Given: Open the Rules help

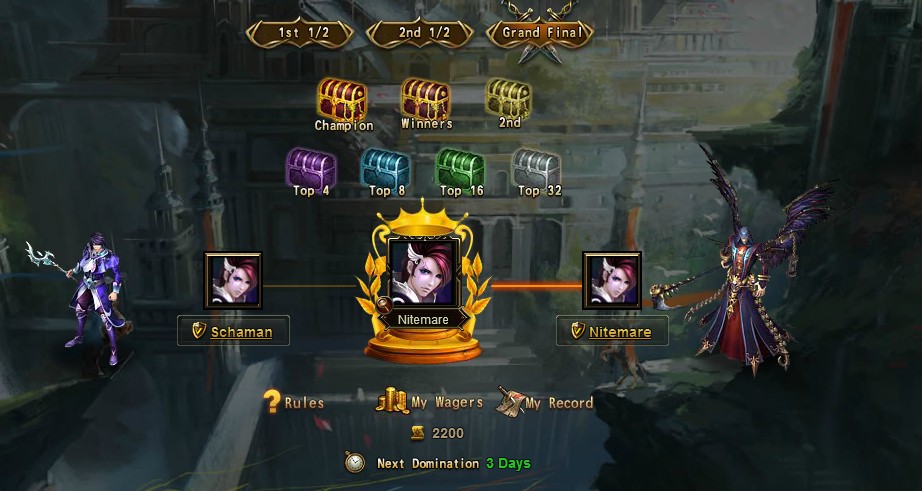Looking at the screenshot, I should click(x=294, y=403).
